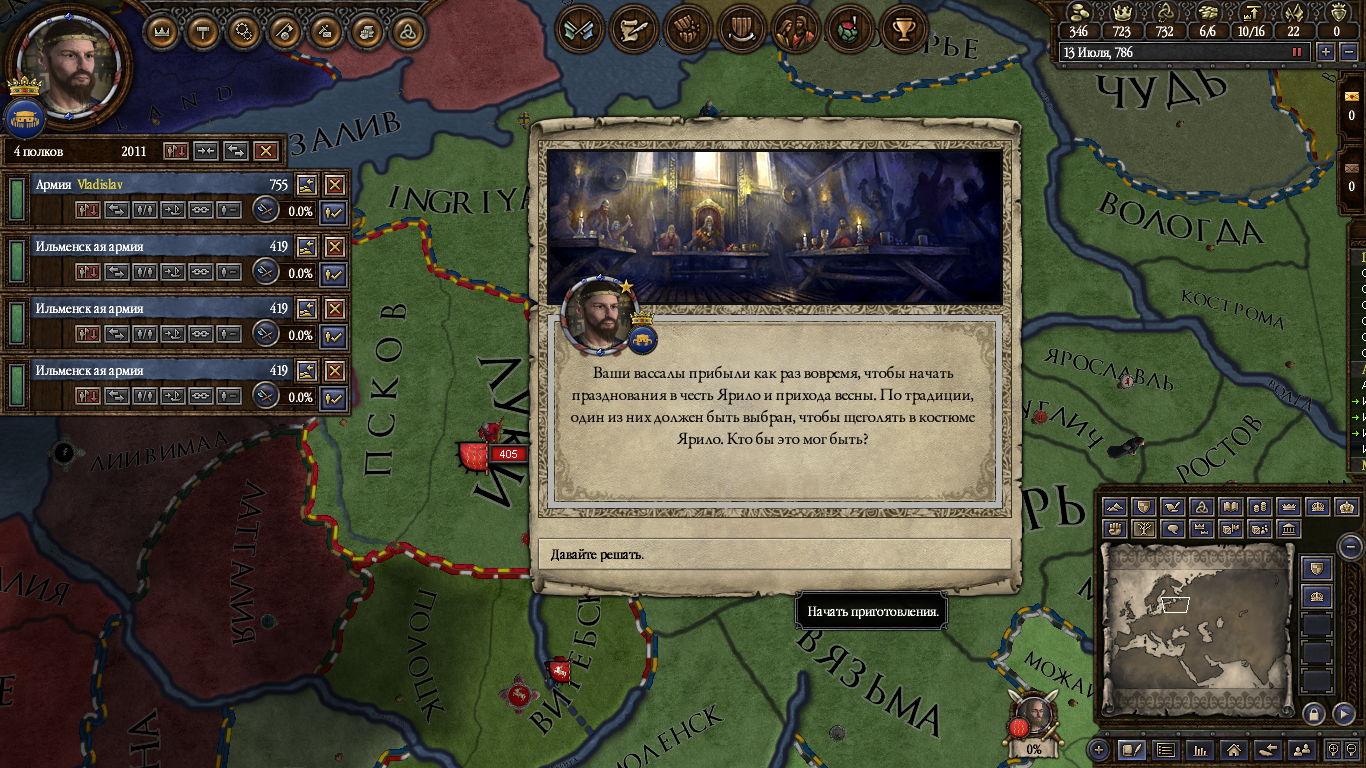
Task: Open the laws hammer menu button
Action: 203,31
